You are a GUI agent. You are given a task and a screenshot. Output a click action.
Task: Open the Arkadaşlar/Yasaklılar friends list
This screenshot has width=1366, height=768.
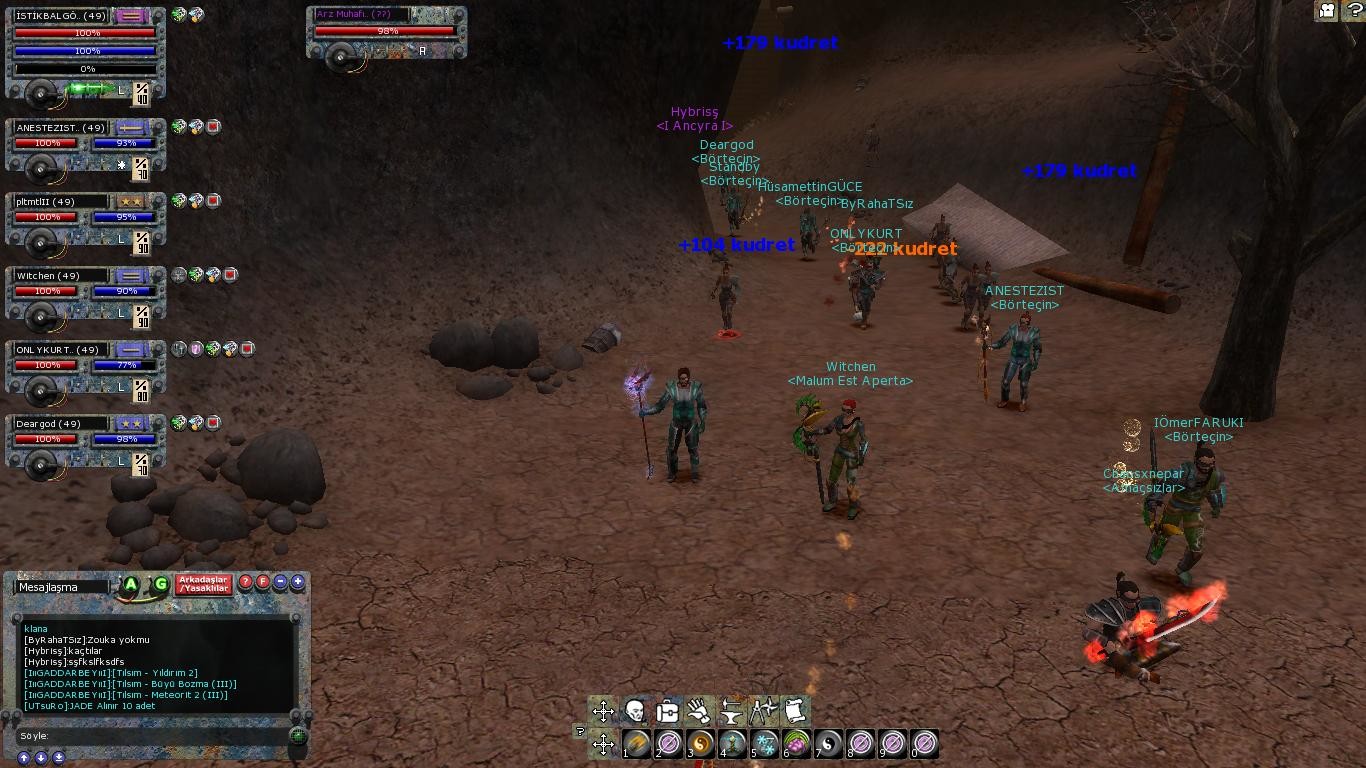203,585
